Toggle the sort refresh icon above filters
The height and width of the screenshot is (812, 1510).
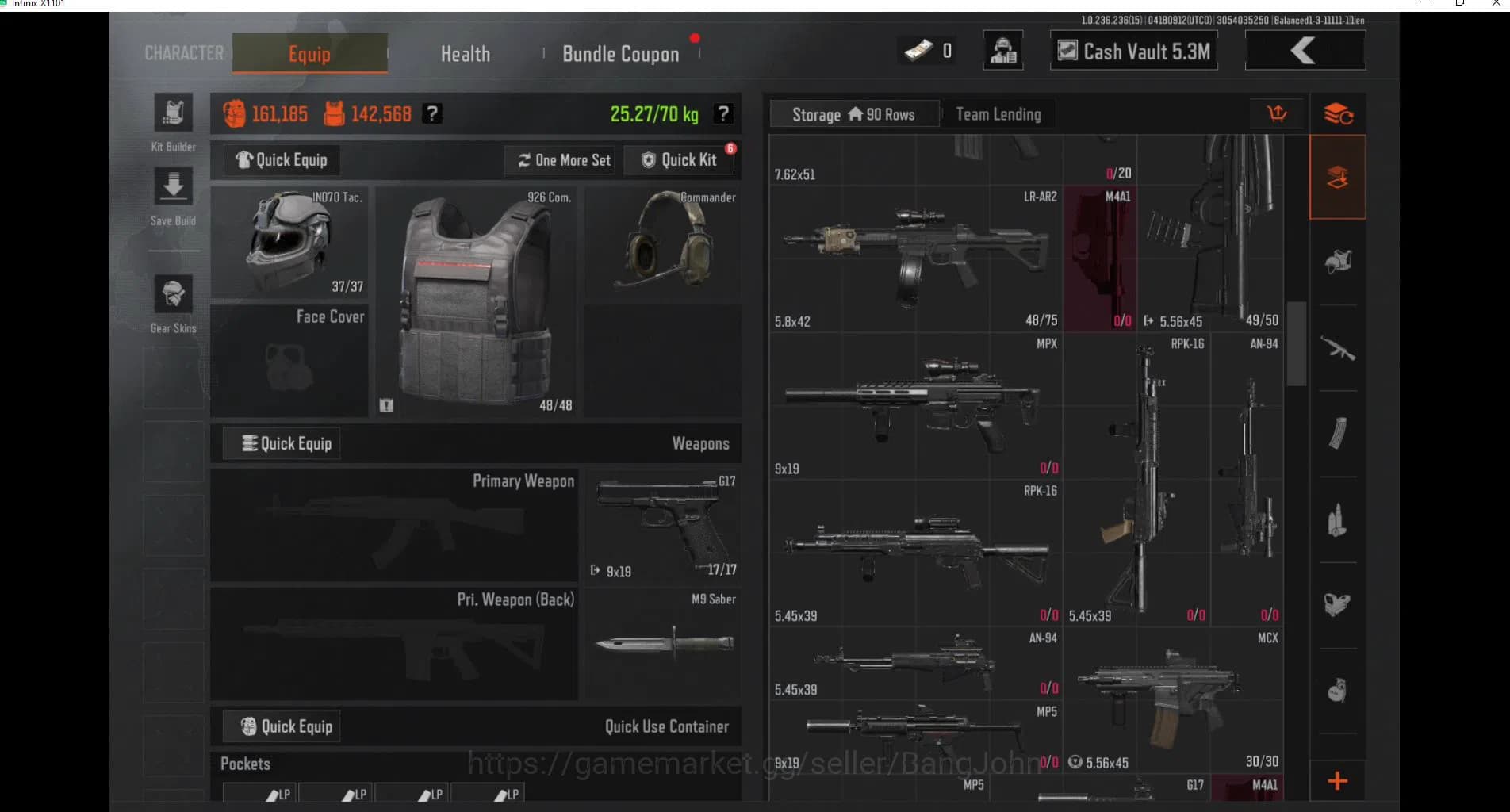pyautogui.click(x=1339, y=113)
